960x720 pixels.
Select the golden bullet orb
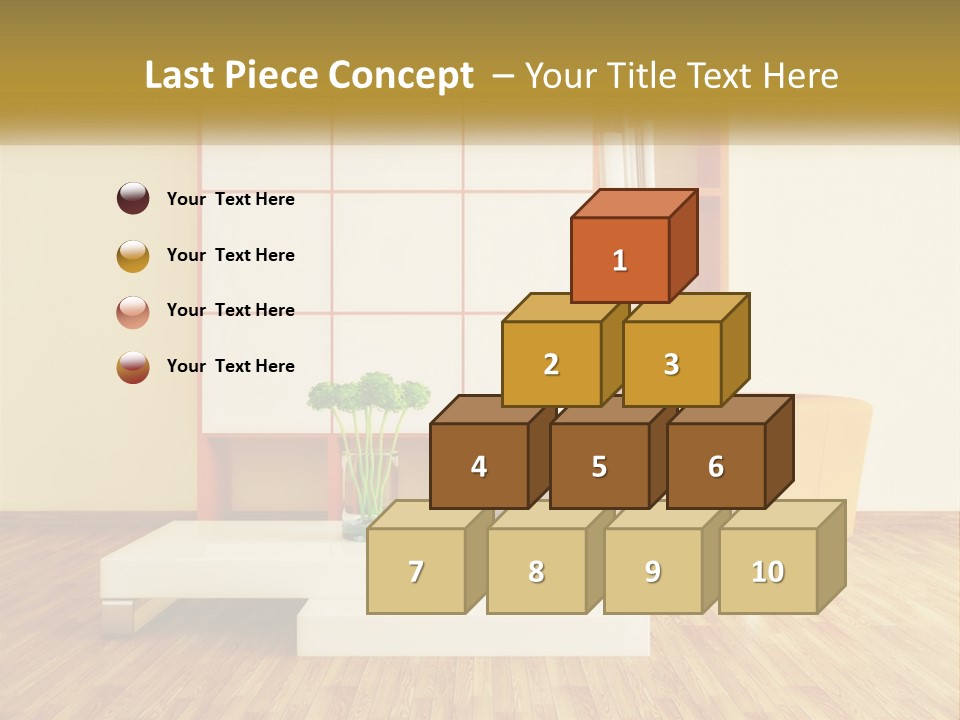[x=133, y=255]
